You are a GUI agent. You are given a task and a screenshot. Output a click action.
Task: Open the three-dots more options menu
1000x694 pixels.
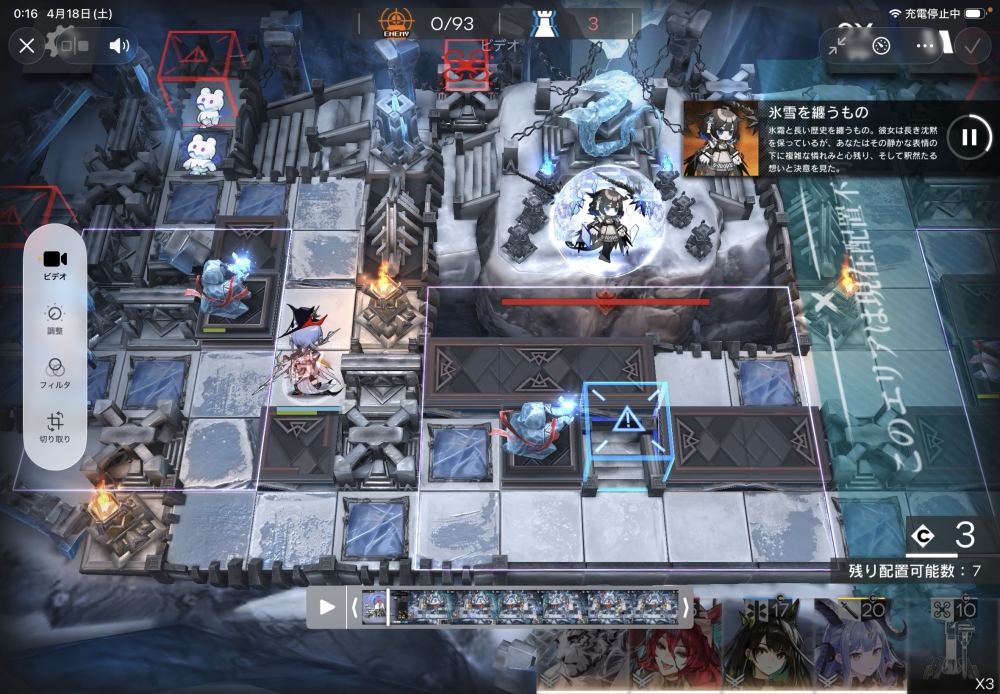pos(926,45)
